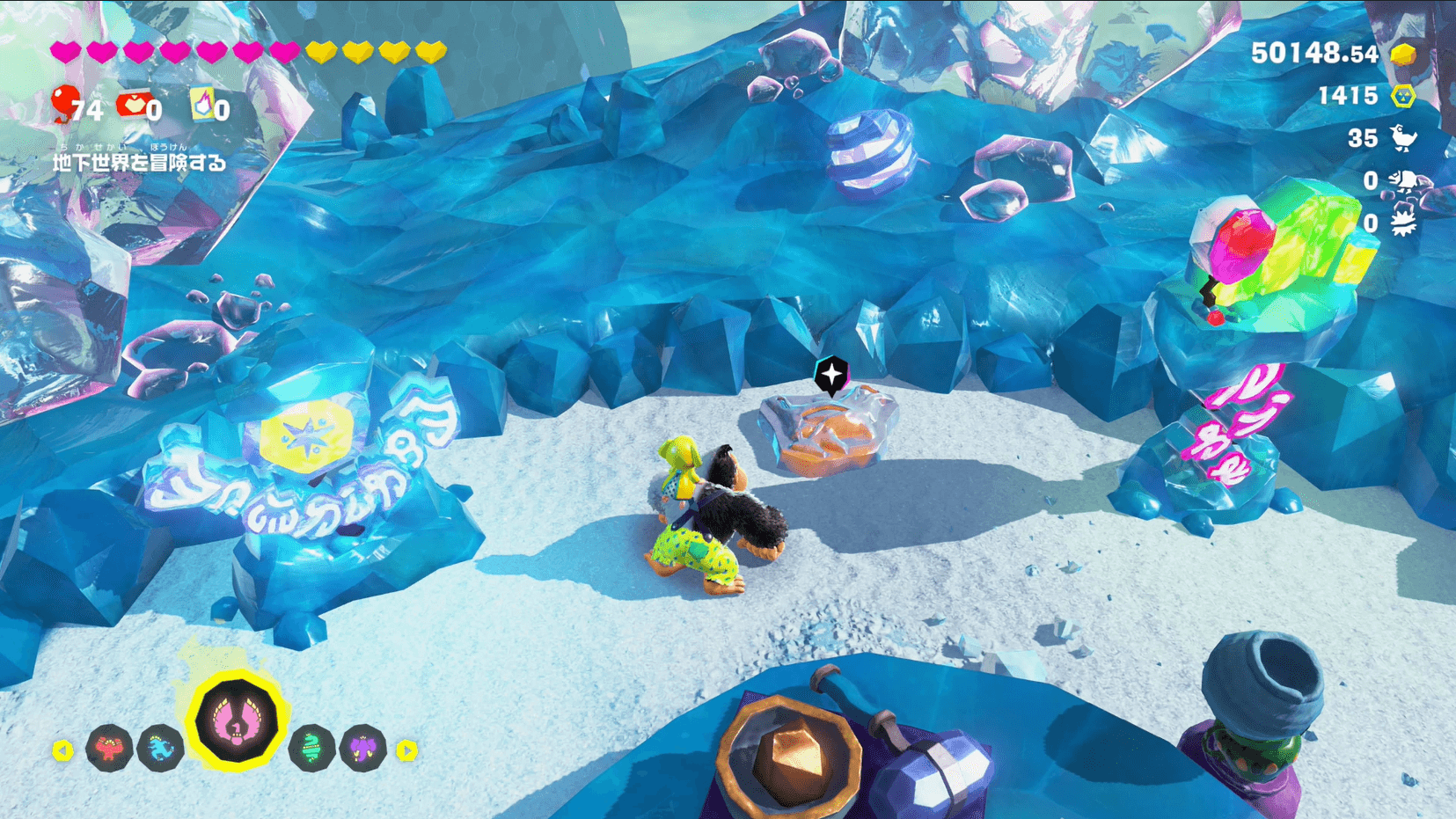Select the red Kong Bananza transformation

pos(109,749)
